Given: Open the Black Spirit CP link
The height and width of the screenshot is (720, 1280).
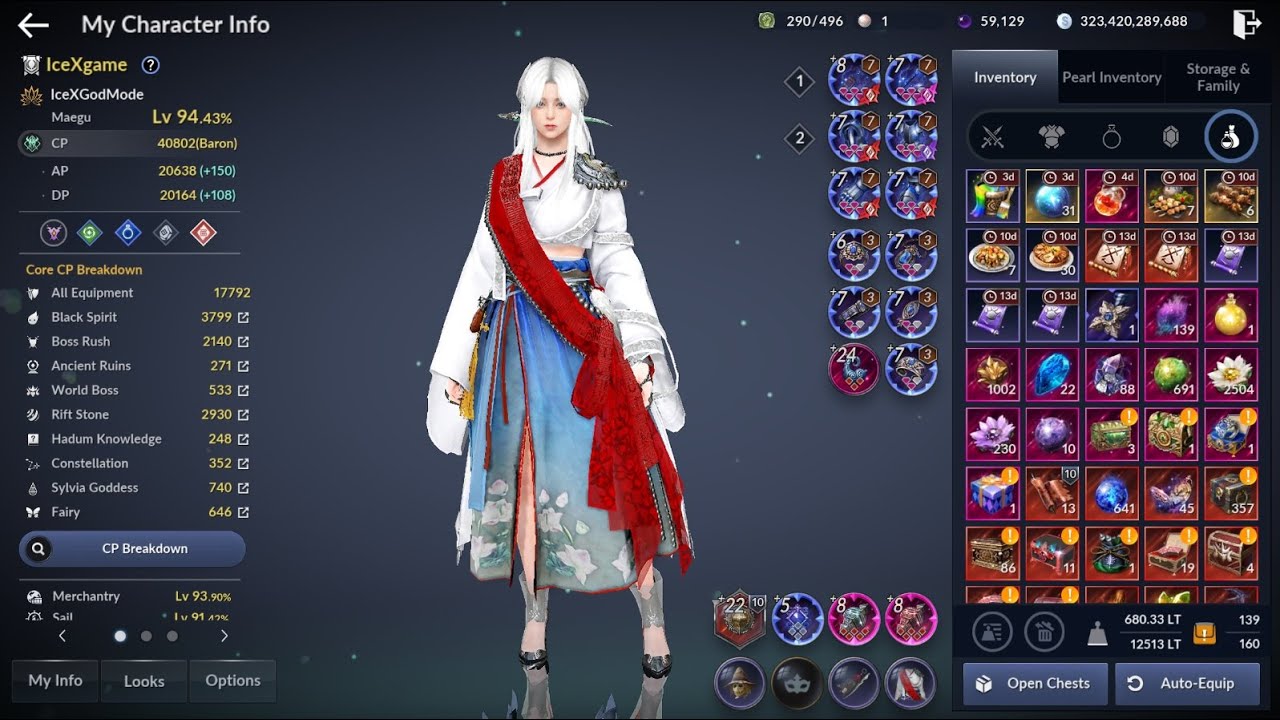Looking at the screenshot, I should pyautogui.click(x=243, y=318).
